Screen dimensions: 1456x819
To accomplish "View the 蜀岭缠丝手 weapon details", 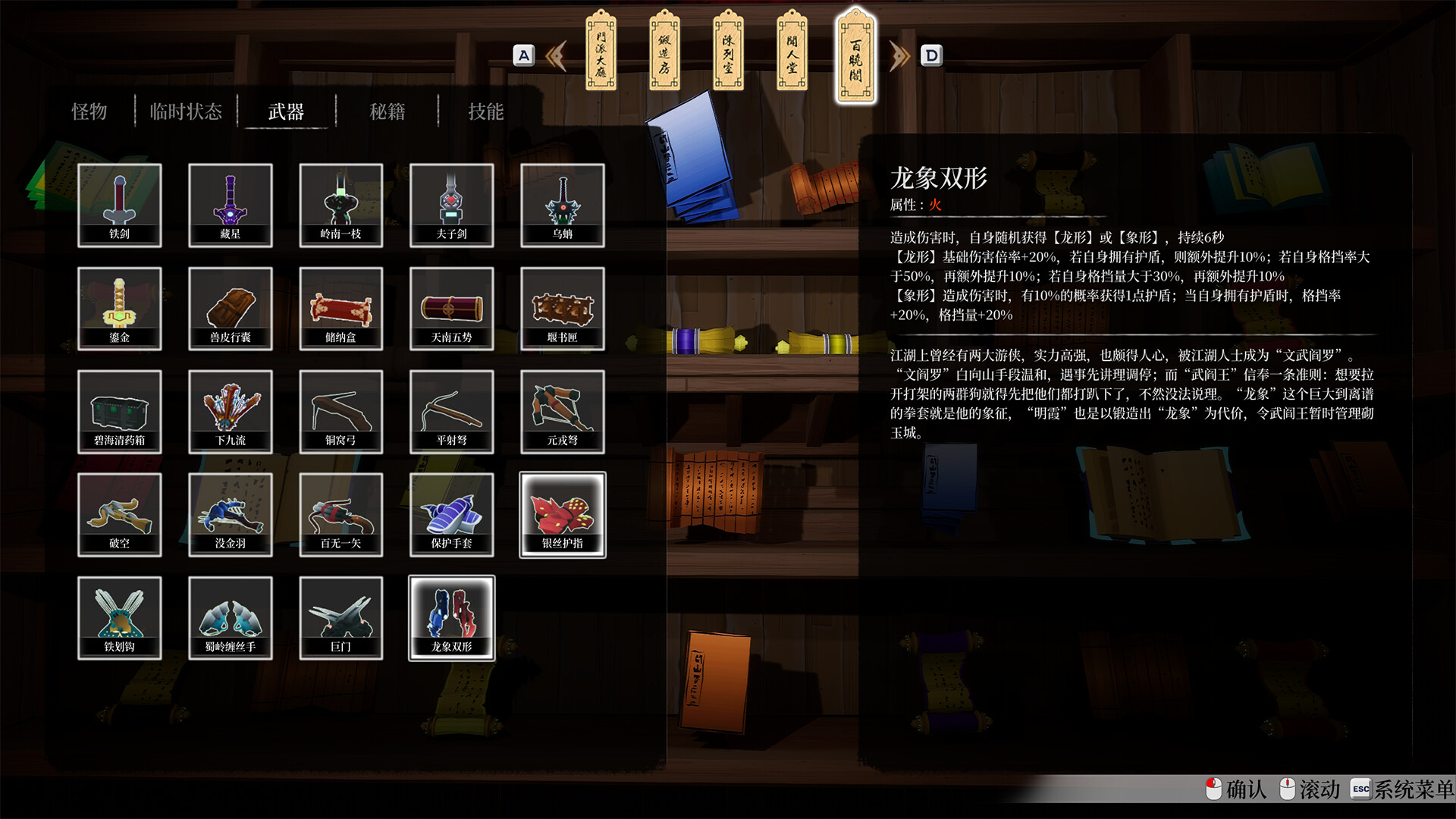I will (x=231, y=618).
